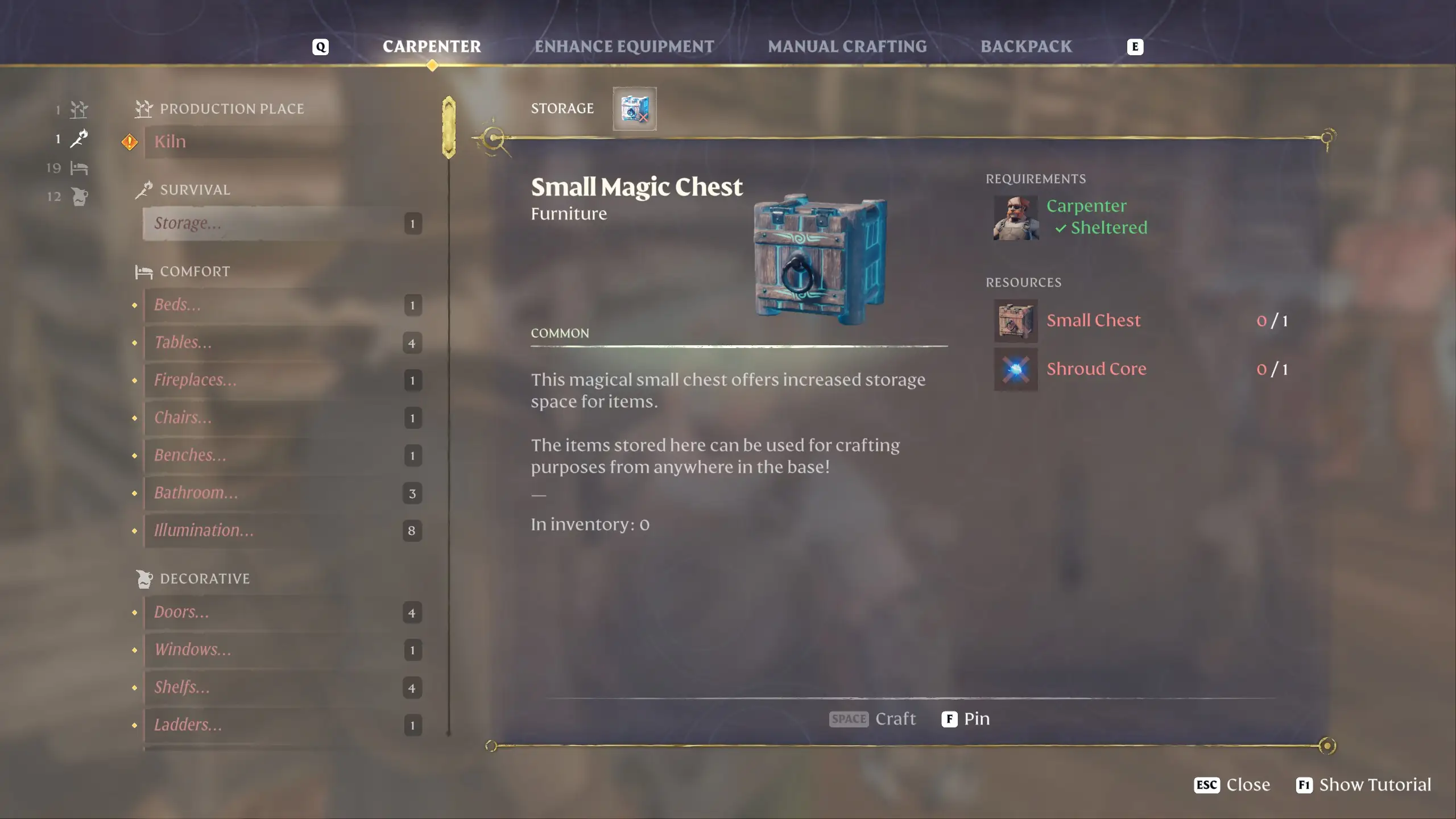Expand the Benches category
1456x819 pixels.
click(282, 456)
